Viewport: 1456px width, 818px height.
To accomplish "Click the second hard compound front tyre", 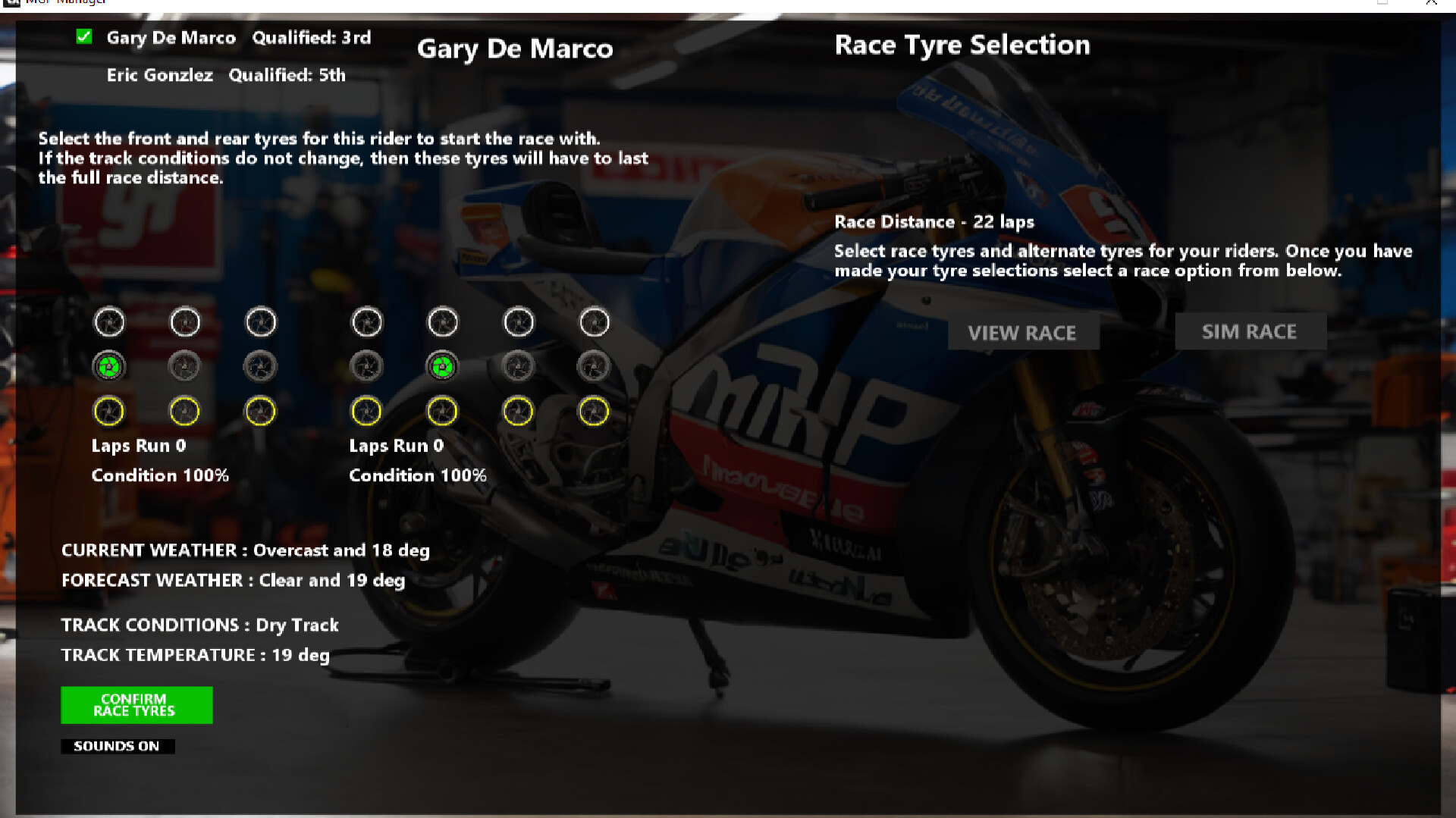I will (x=184, y=321).
